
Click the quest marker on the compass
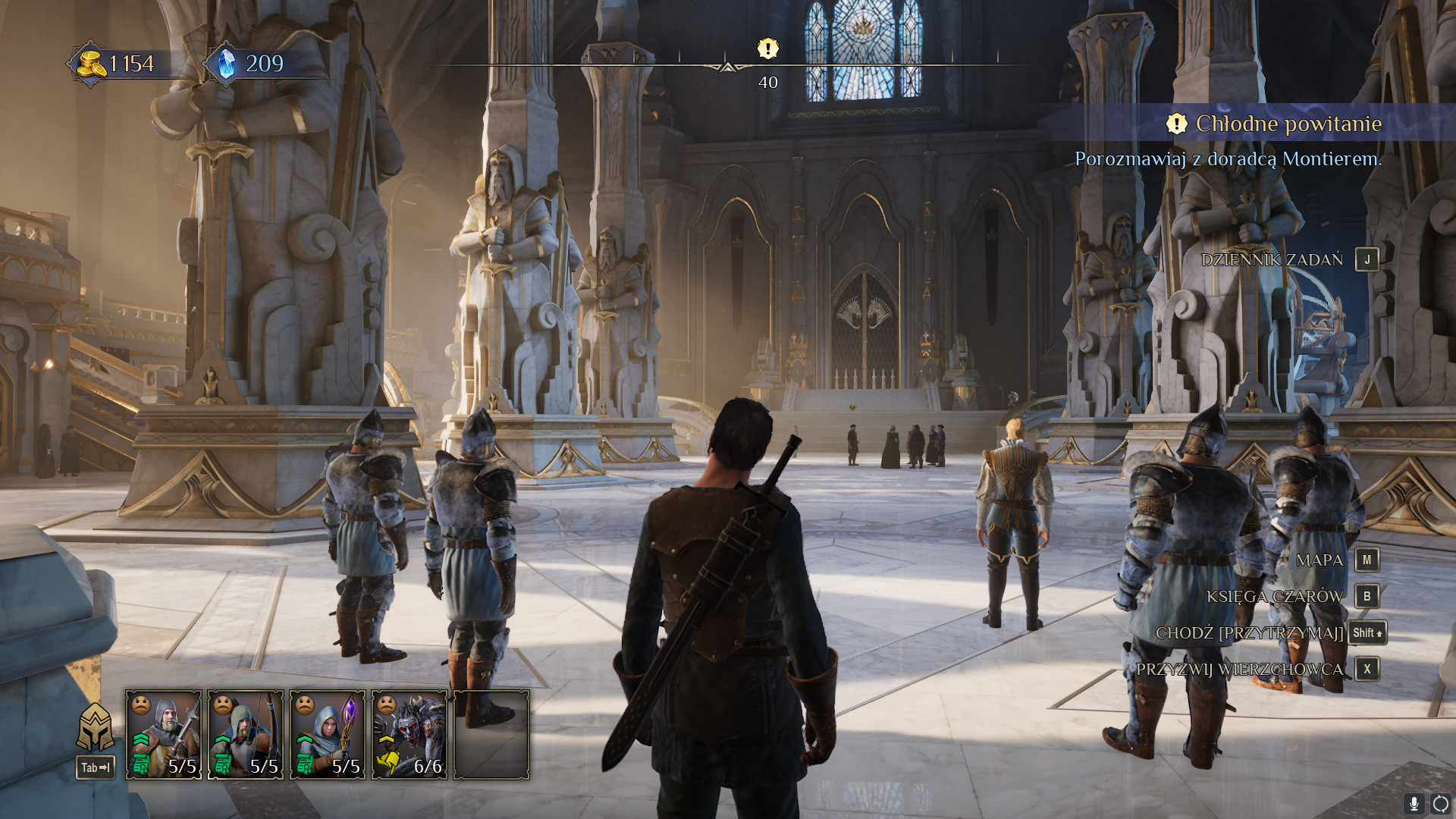click(x=767, y=49)
